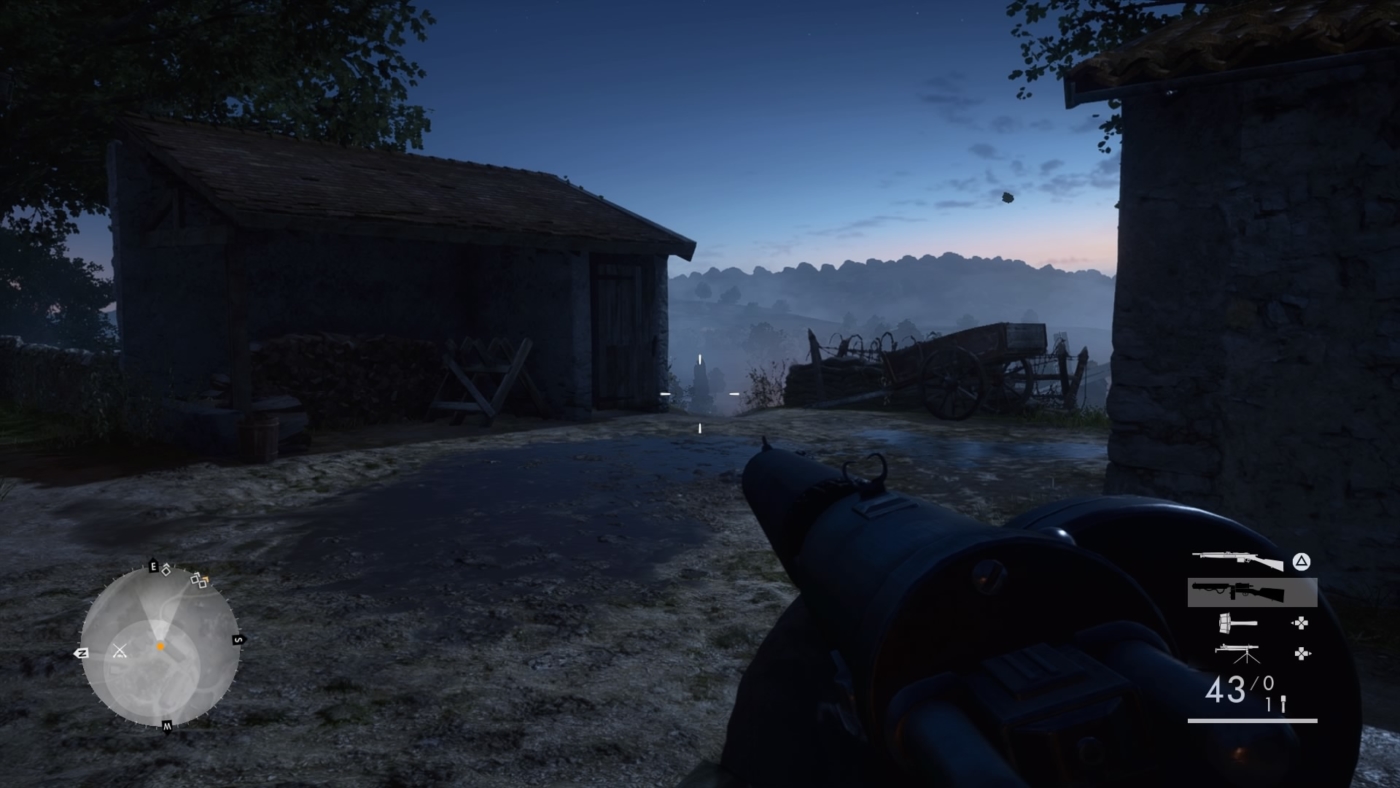
Task: Click the cluster of squad diamonds on the minimap
Action: pos(196,582)
